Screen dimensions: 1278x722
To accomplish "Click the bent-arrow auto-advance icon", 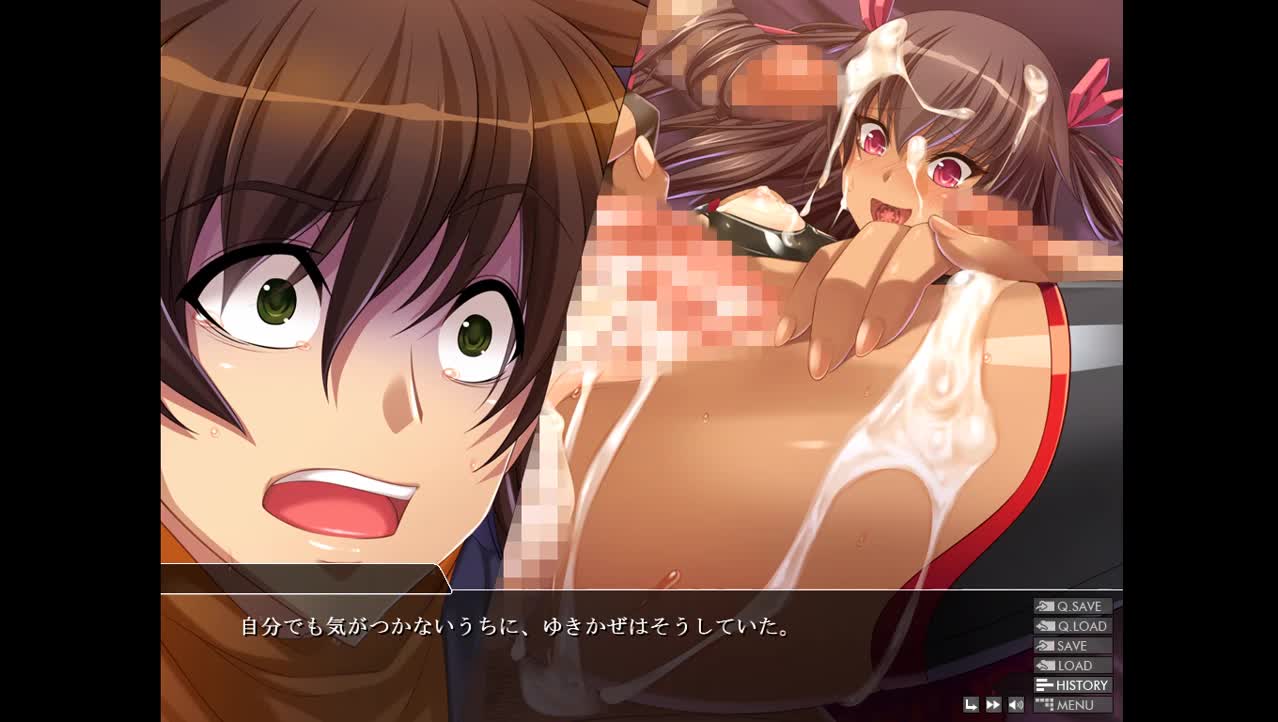I will (971, 705).
